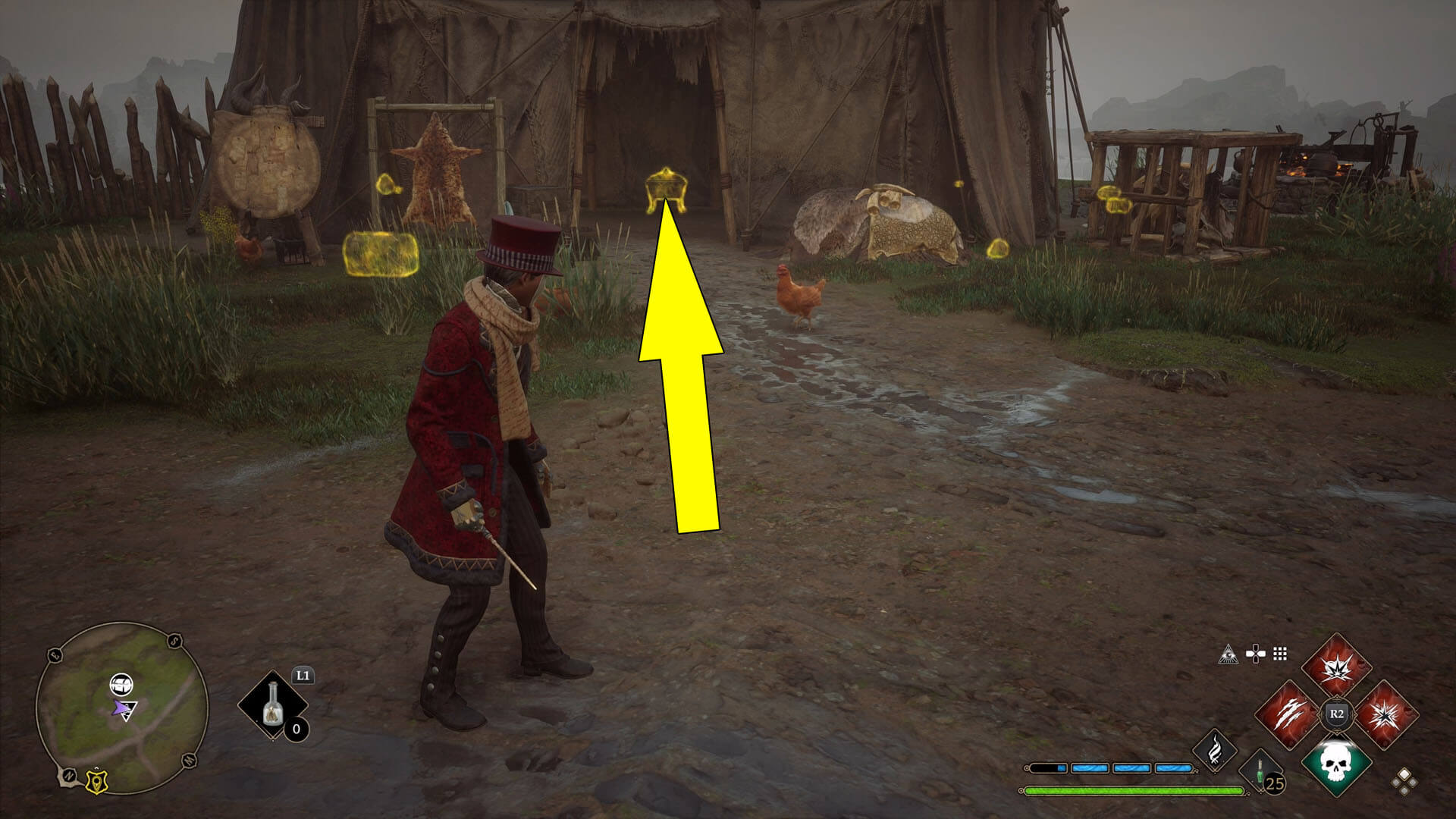This screenshot has height=819, width=1456.
Task: Select the yellow quest shield marker on minimap
Action: [x=97, y=782]
